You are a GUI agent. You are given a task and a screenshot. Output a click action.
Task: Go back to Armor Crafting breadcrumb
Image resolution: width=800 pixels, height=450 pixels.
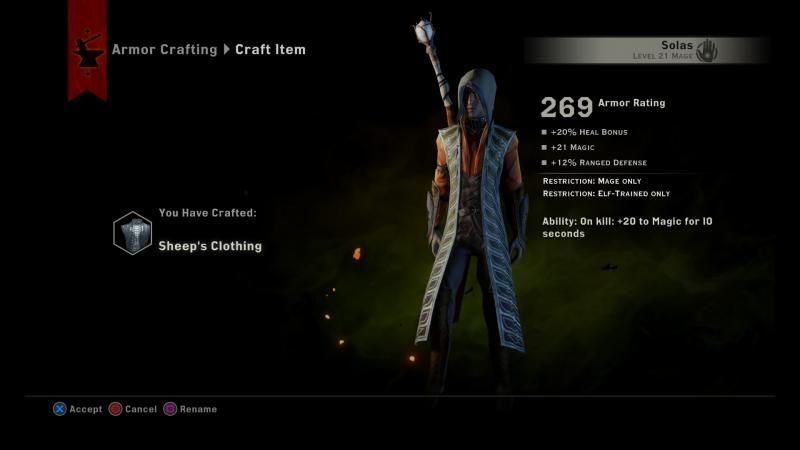(x=164, y=49)
